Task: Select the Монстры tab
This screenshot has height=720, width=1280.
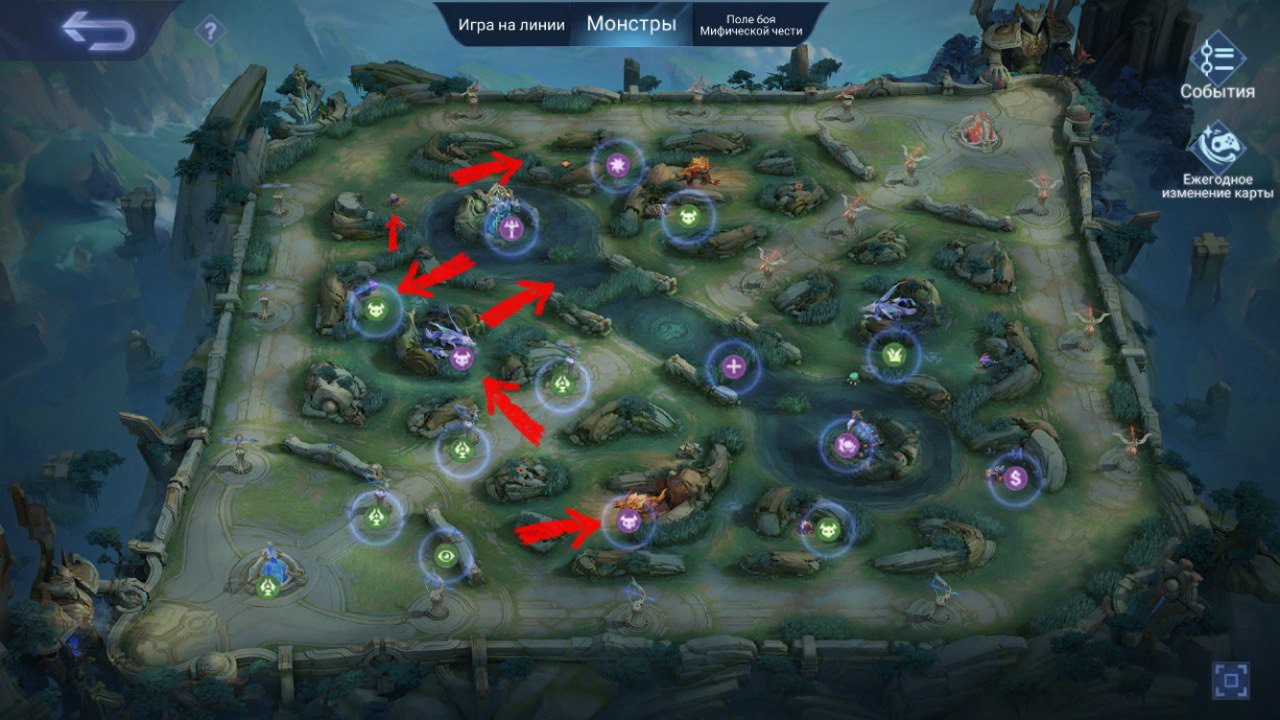Action: tap(631, 24)
